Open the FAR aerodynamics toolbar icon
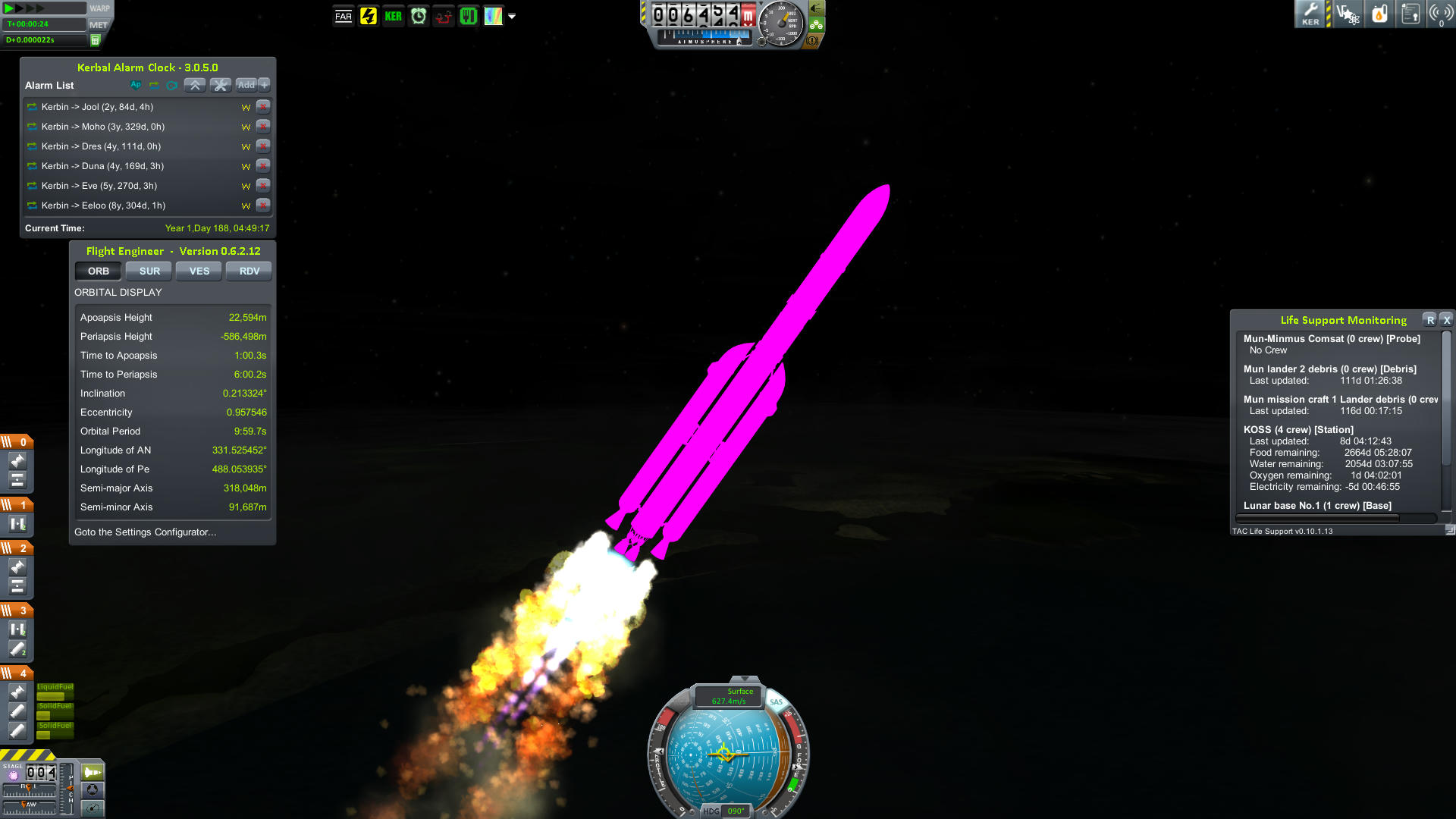This screenshot has height=819, width=1456. point(343,15)
